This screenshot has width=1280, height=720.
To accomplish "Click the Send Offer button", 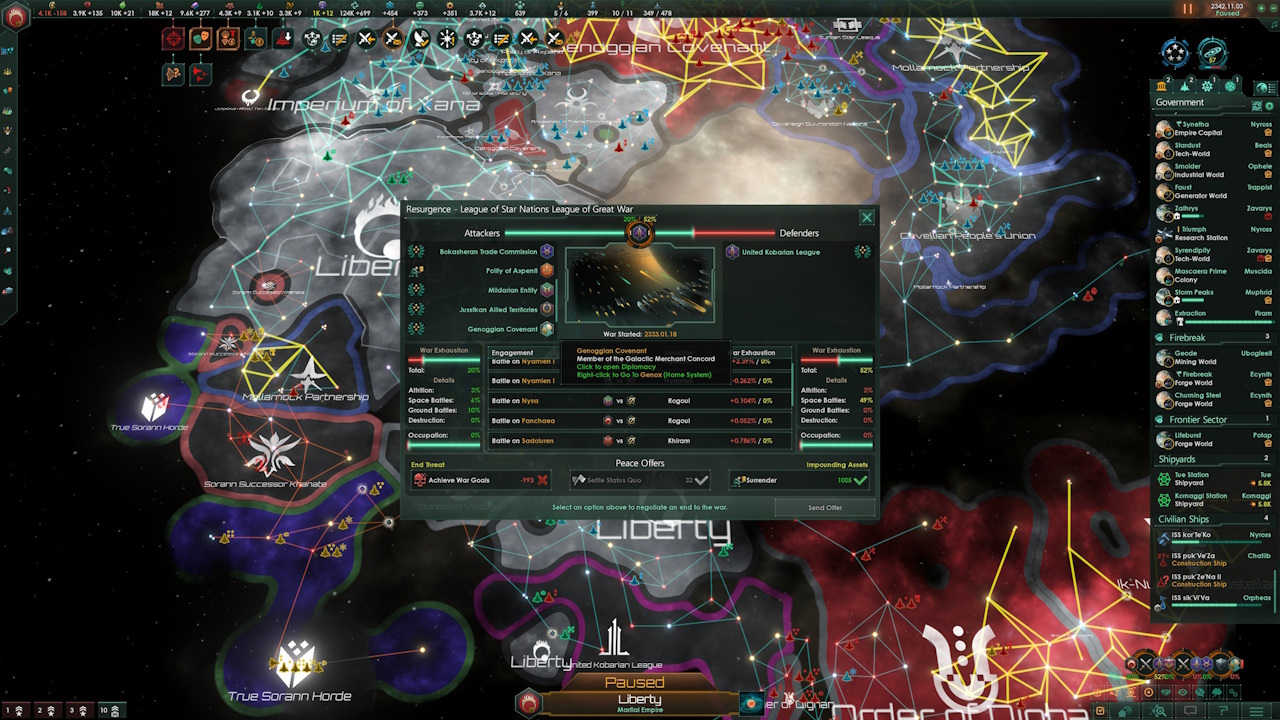I will pyautogui.click(x=824, y=508).
